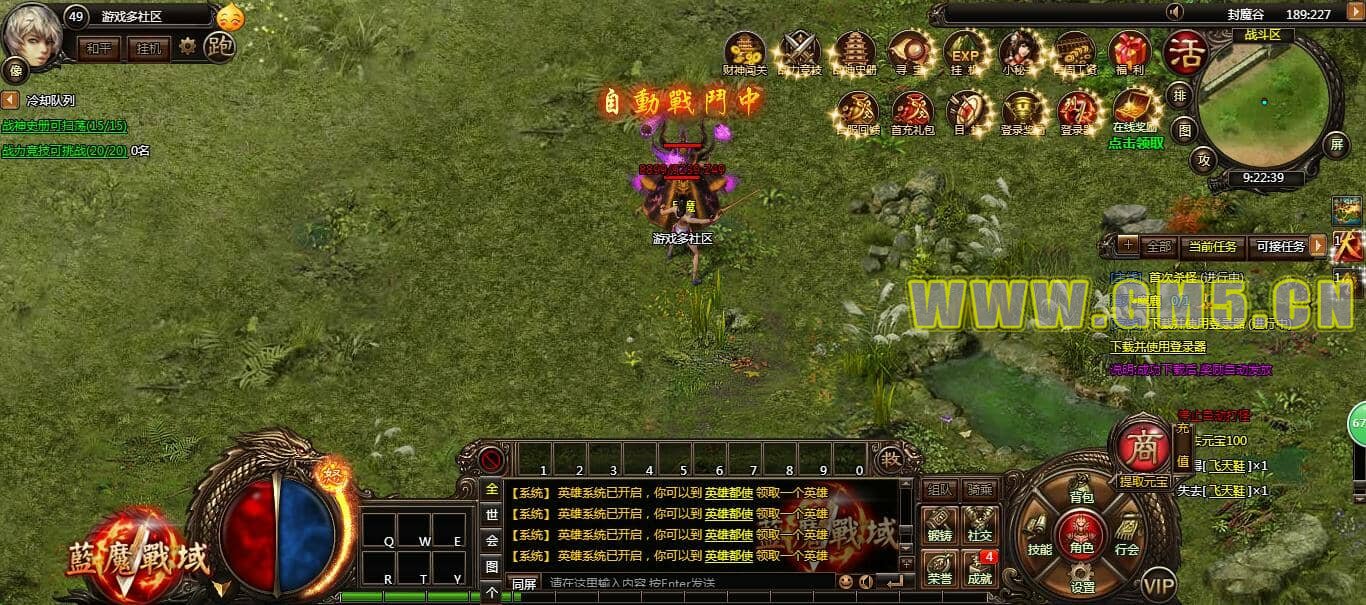Open the 成就 achievements panel
The height and width of the screenshot is (605, 1366).
tap(979, 569)
